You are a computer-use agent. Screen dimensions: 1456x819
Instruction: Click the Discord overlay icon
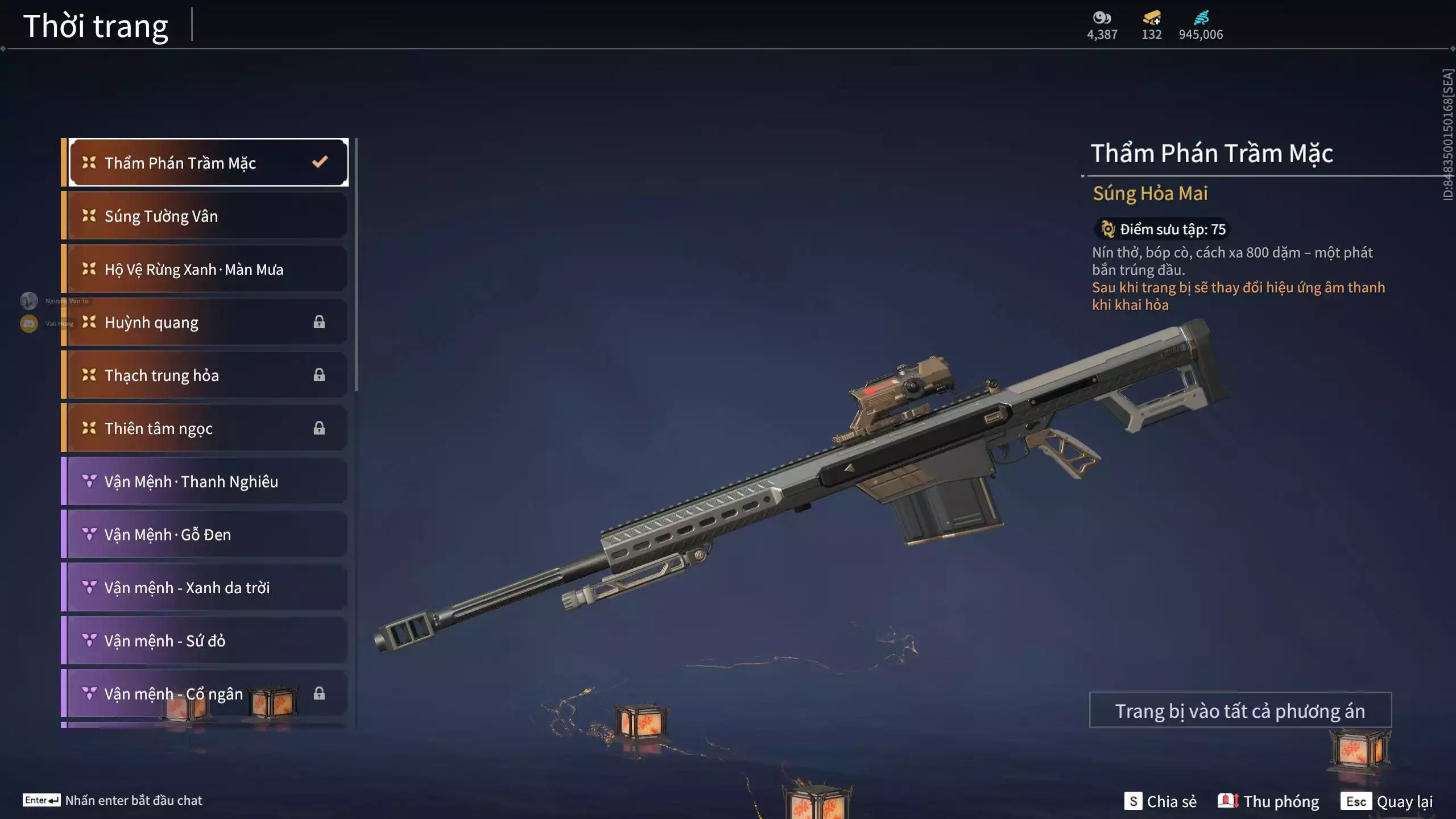pyautogui.click(x=29, y=324)
